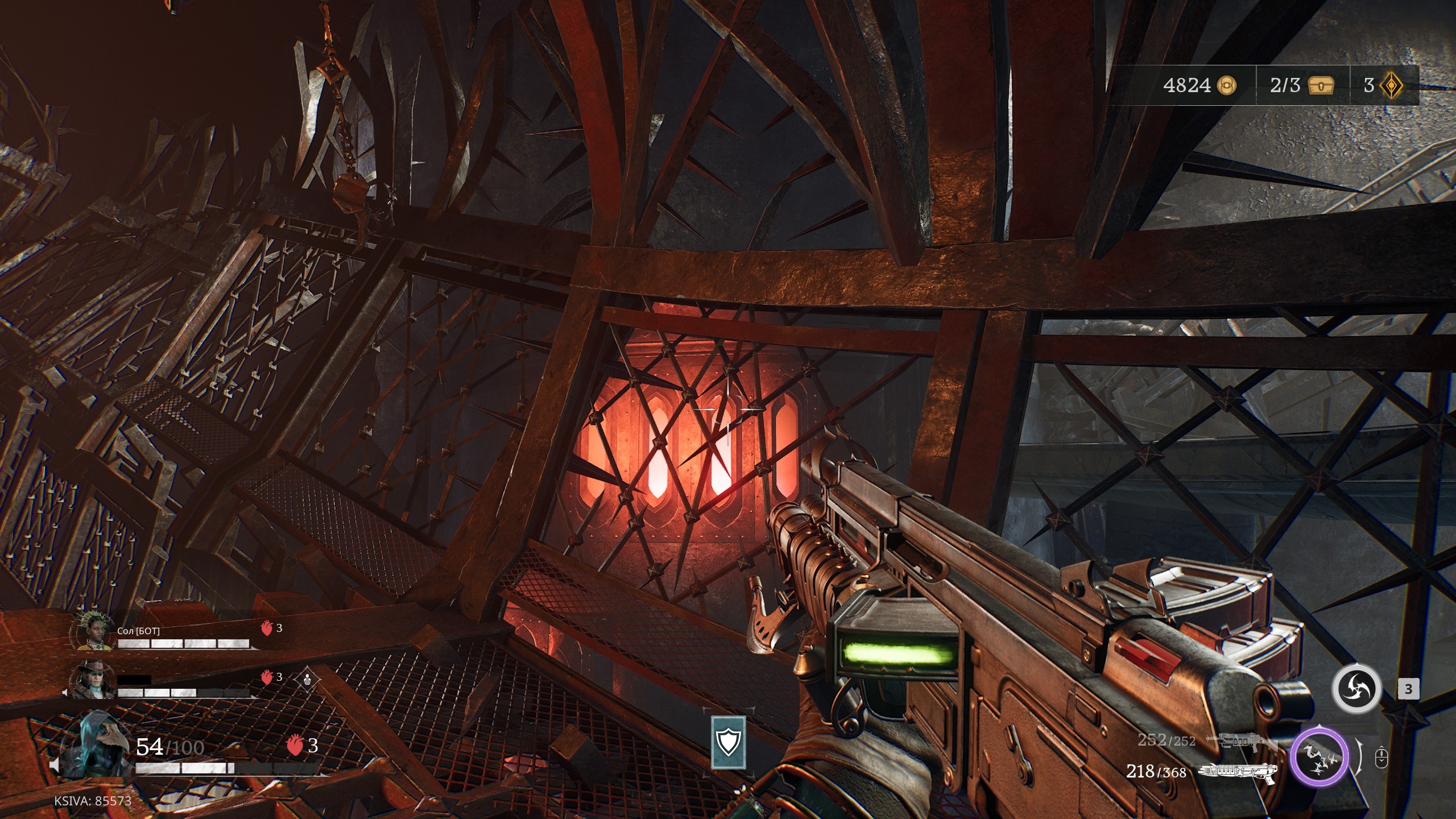
Task: Switch to the greyed-out rifle weapon
Action: 1241,741
